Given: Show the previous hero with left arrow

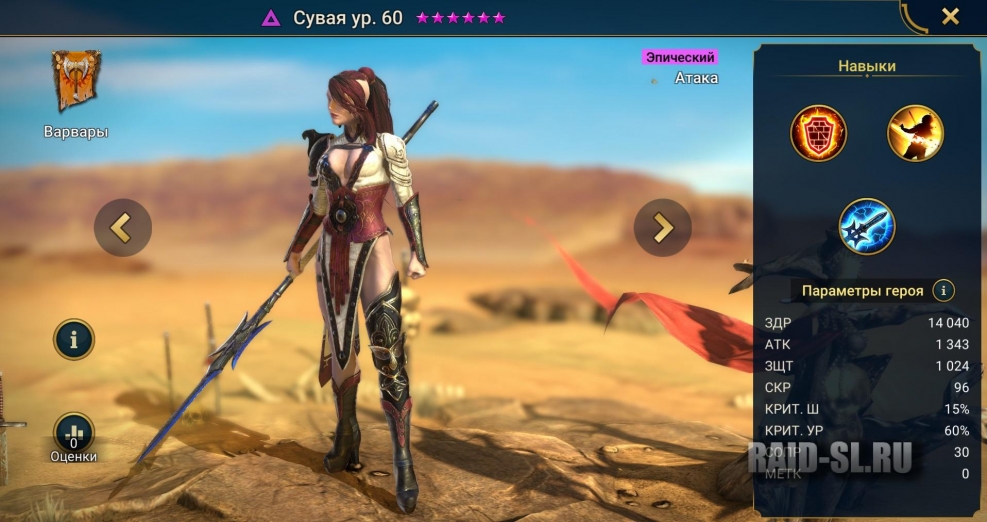Looking at the screenshot, I should (123, 228).
